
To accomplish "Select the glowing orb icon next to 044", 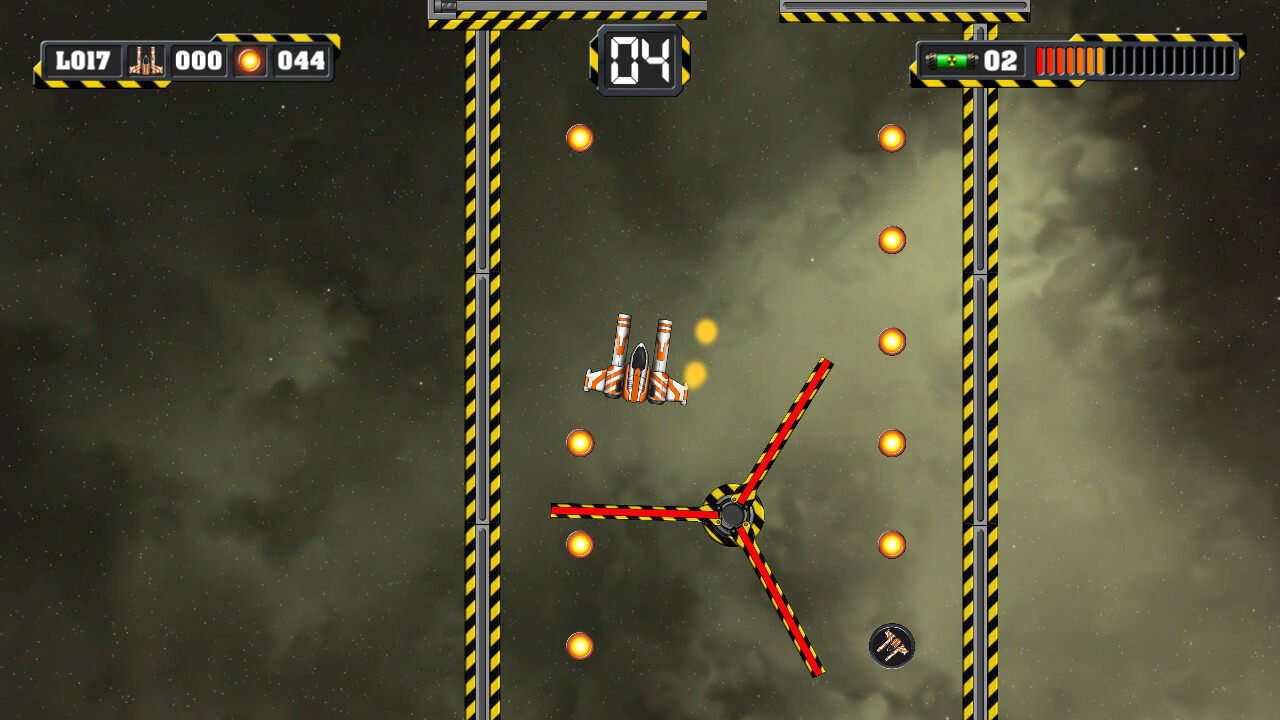I will click(247, 61).
